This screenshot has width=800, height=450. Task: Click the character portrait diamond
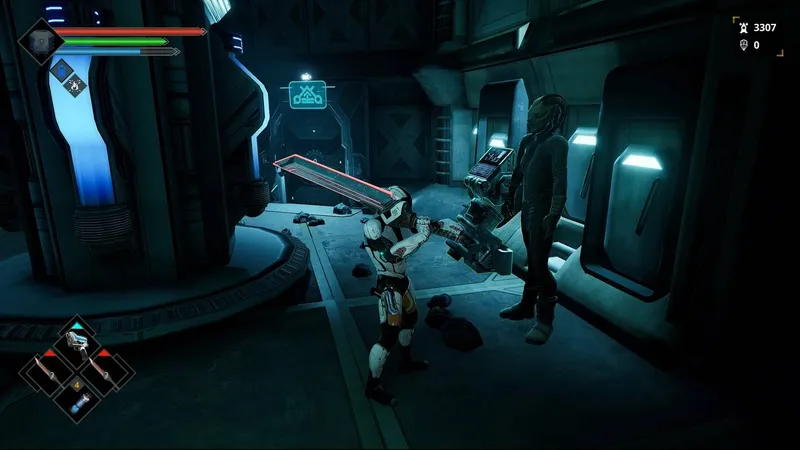pos(42,41)
